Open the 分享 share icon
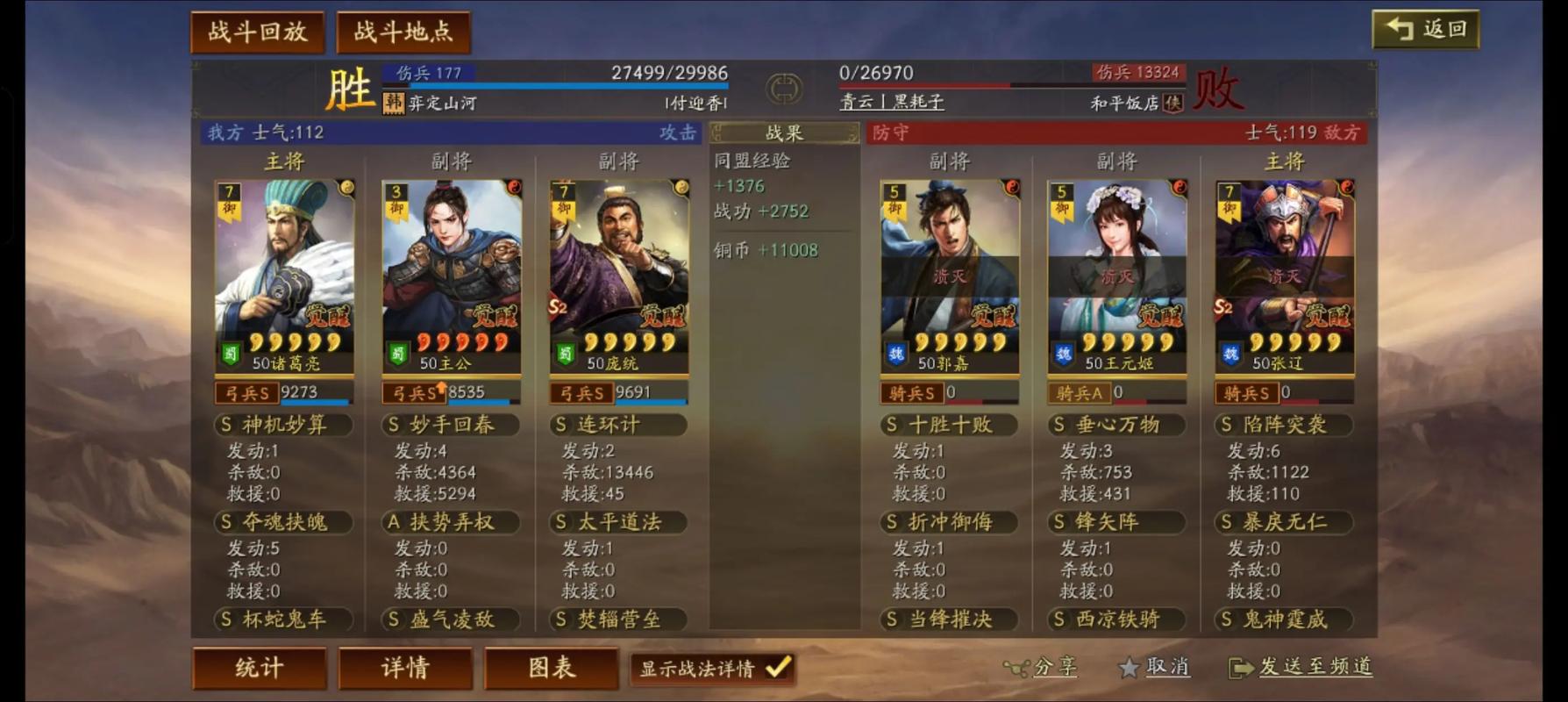Image resolution: width=1568 pixels, height=702 pixels. 1018,669
